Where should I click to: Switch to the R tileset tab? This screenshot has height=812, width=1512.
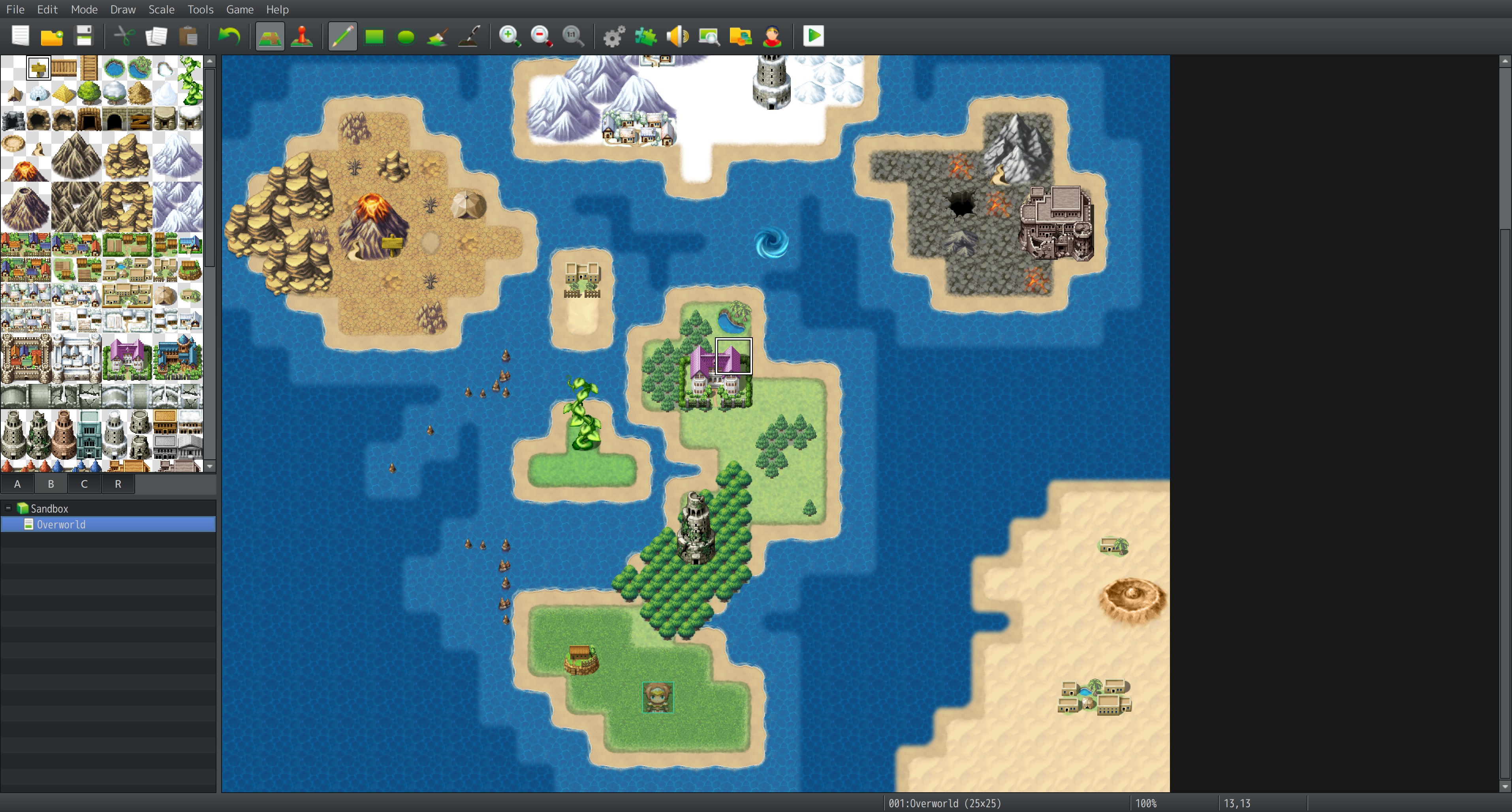pos(117,484)
